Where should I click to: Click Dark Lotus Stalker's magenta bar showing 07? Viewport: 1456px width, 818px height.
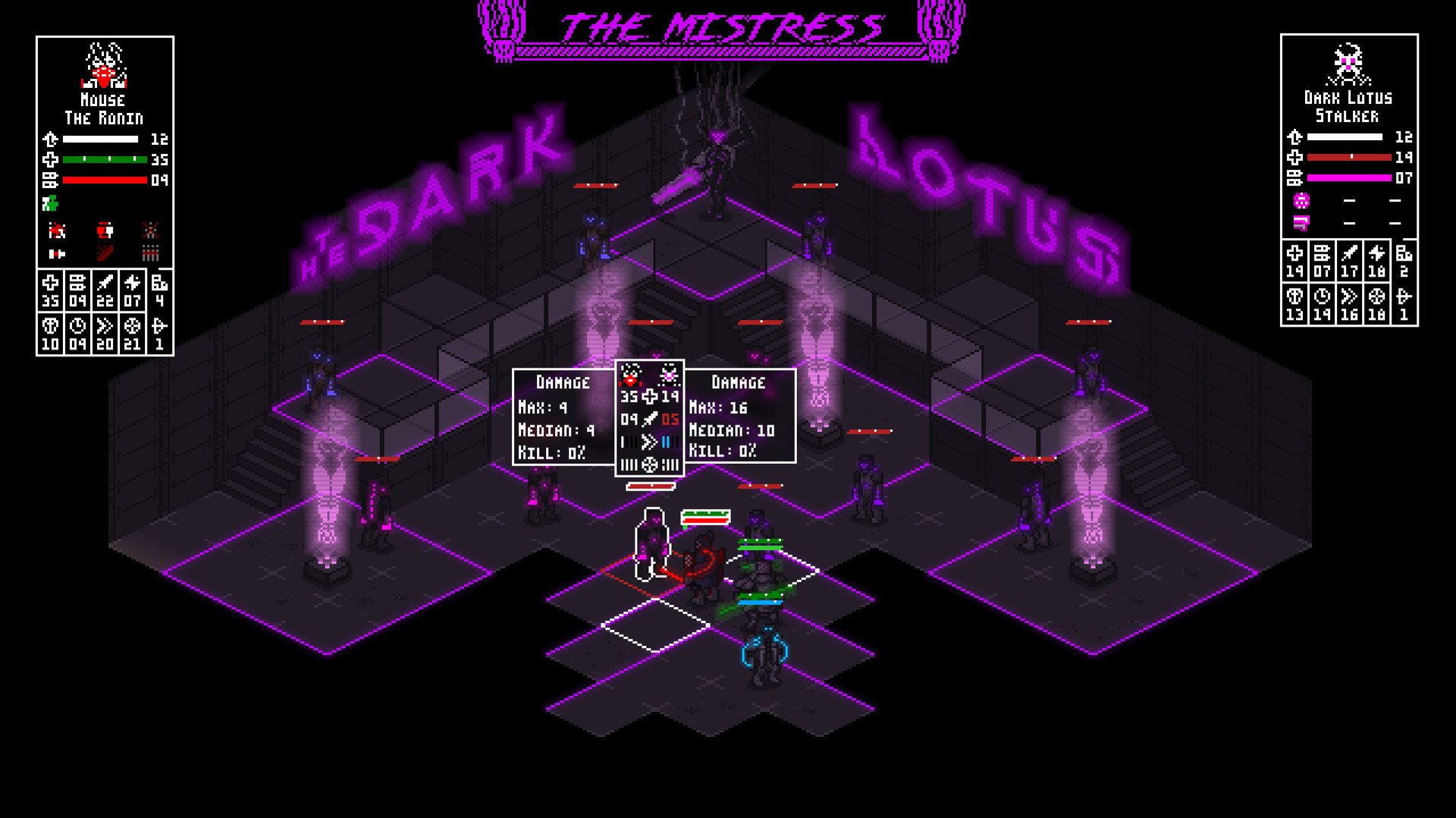point(1348,177)
